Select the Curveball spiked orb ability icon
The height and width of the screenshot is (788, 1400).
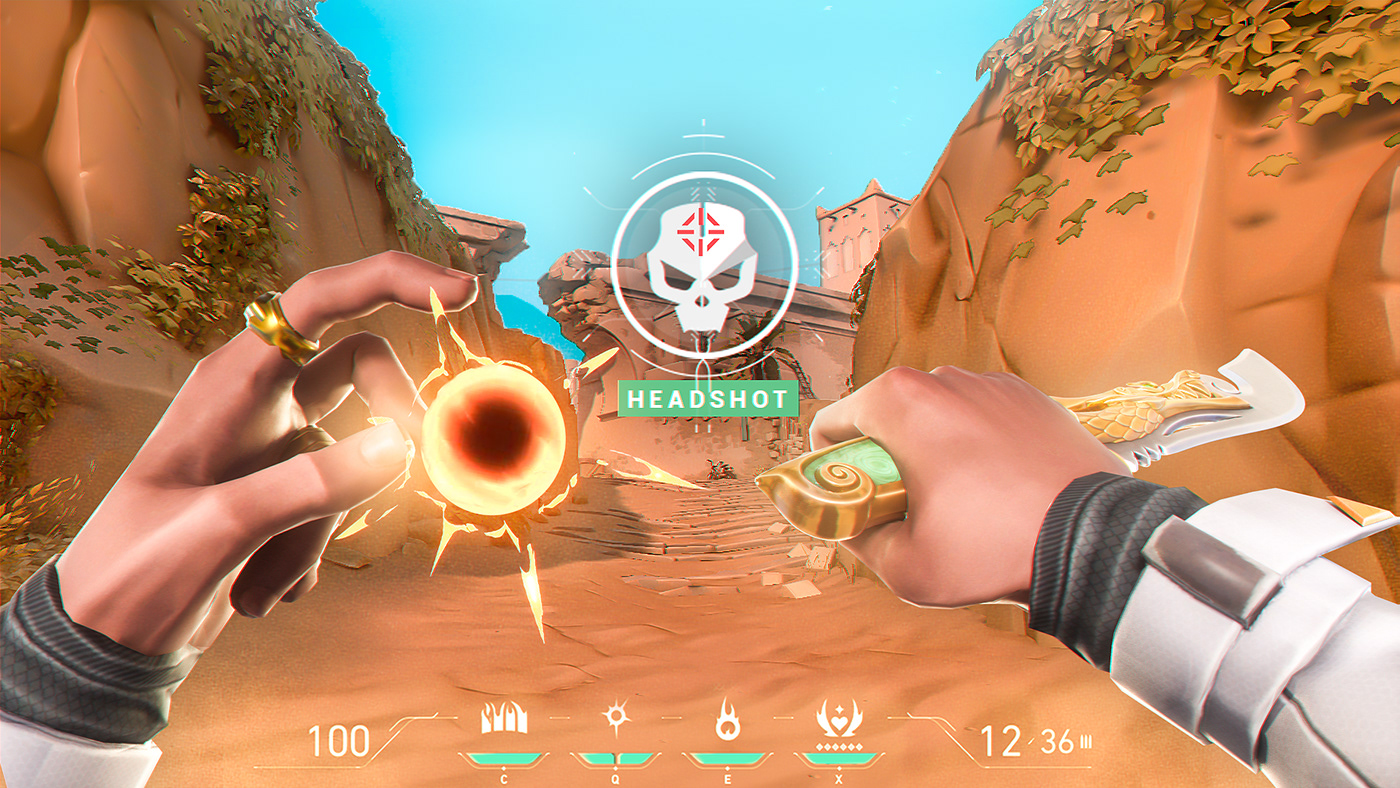(x=614, y=719)
